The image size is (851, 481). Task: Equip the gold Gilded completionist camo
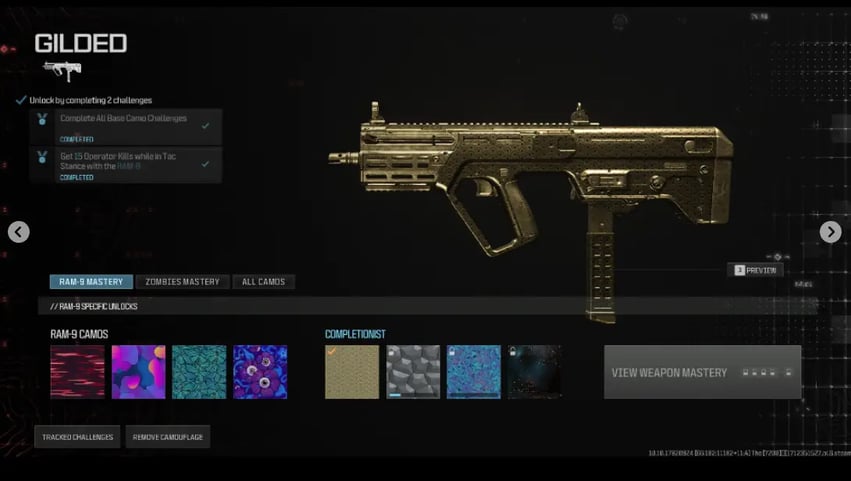pyautogui.click(x=352, y=372)
